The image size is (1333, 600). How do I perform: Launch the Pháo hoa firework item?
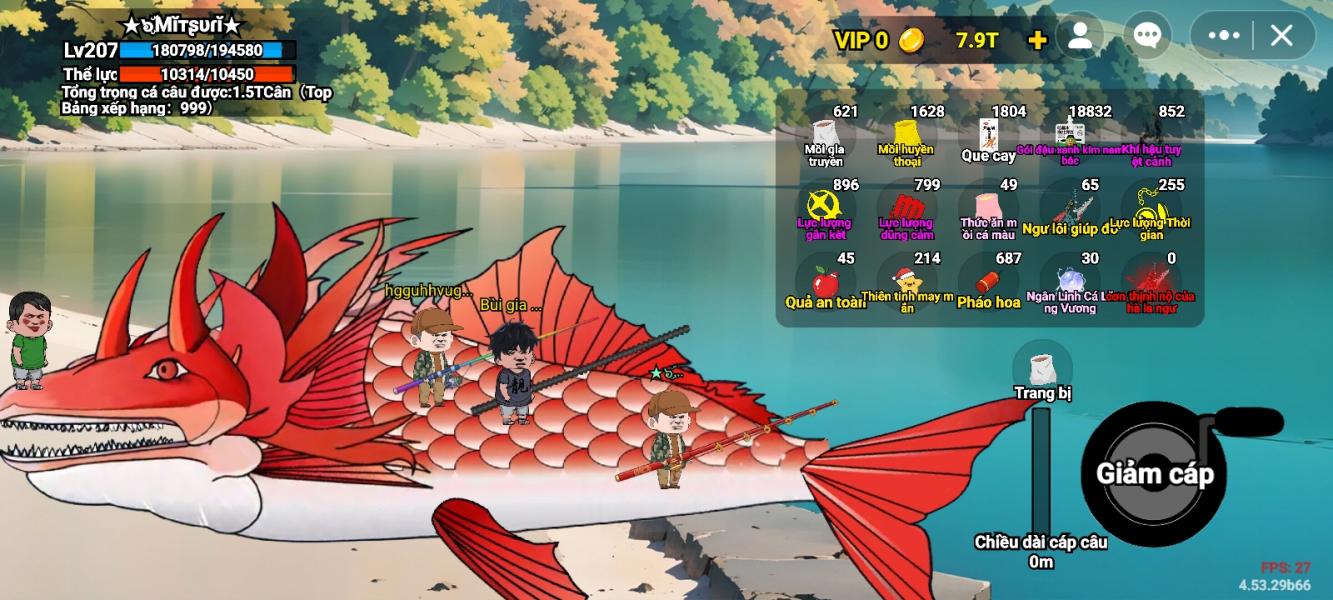pos(988,284)
